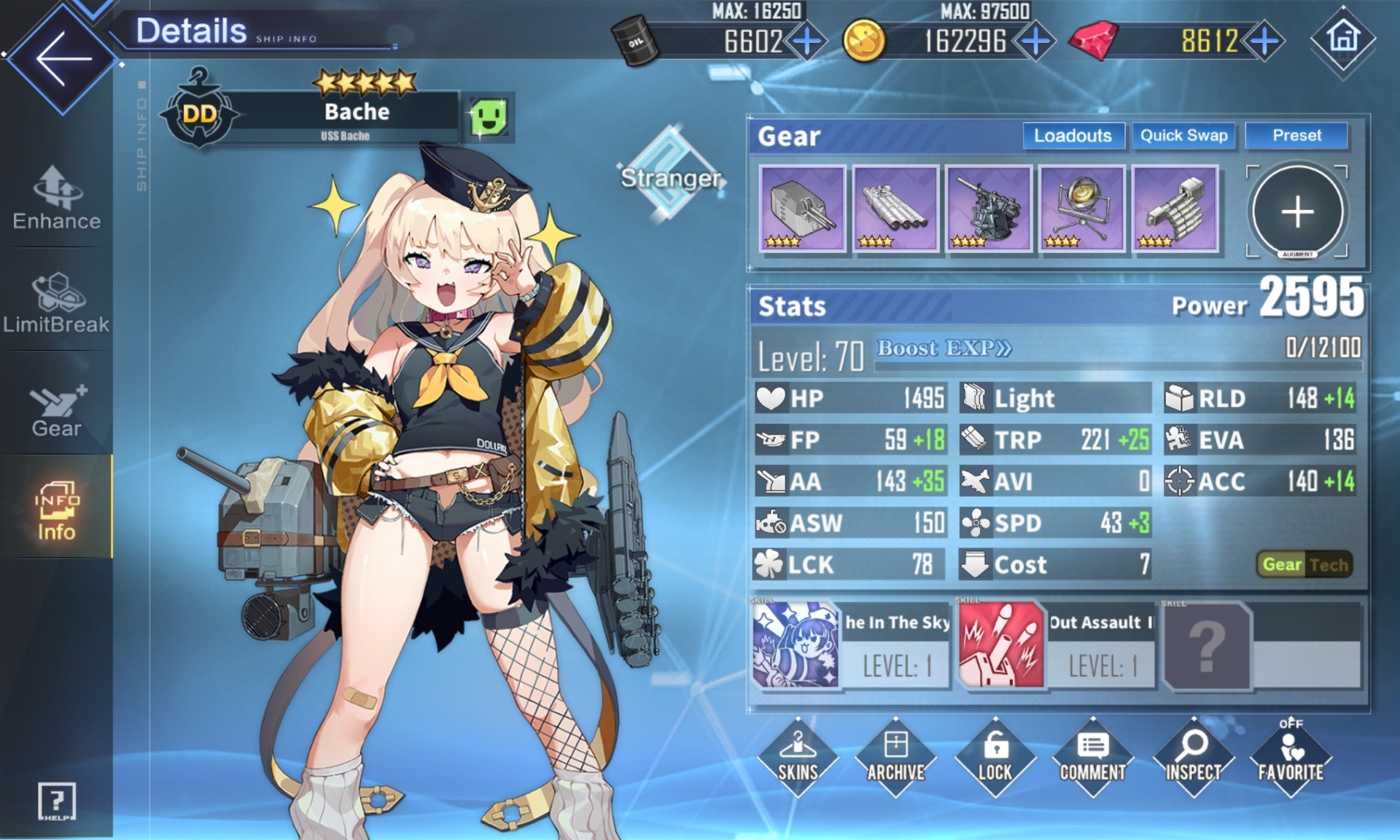
Task: Open the Enhance tab
Action: [57, 198]
